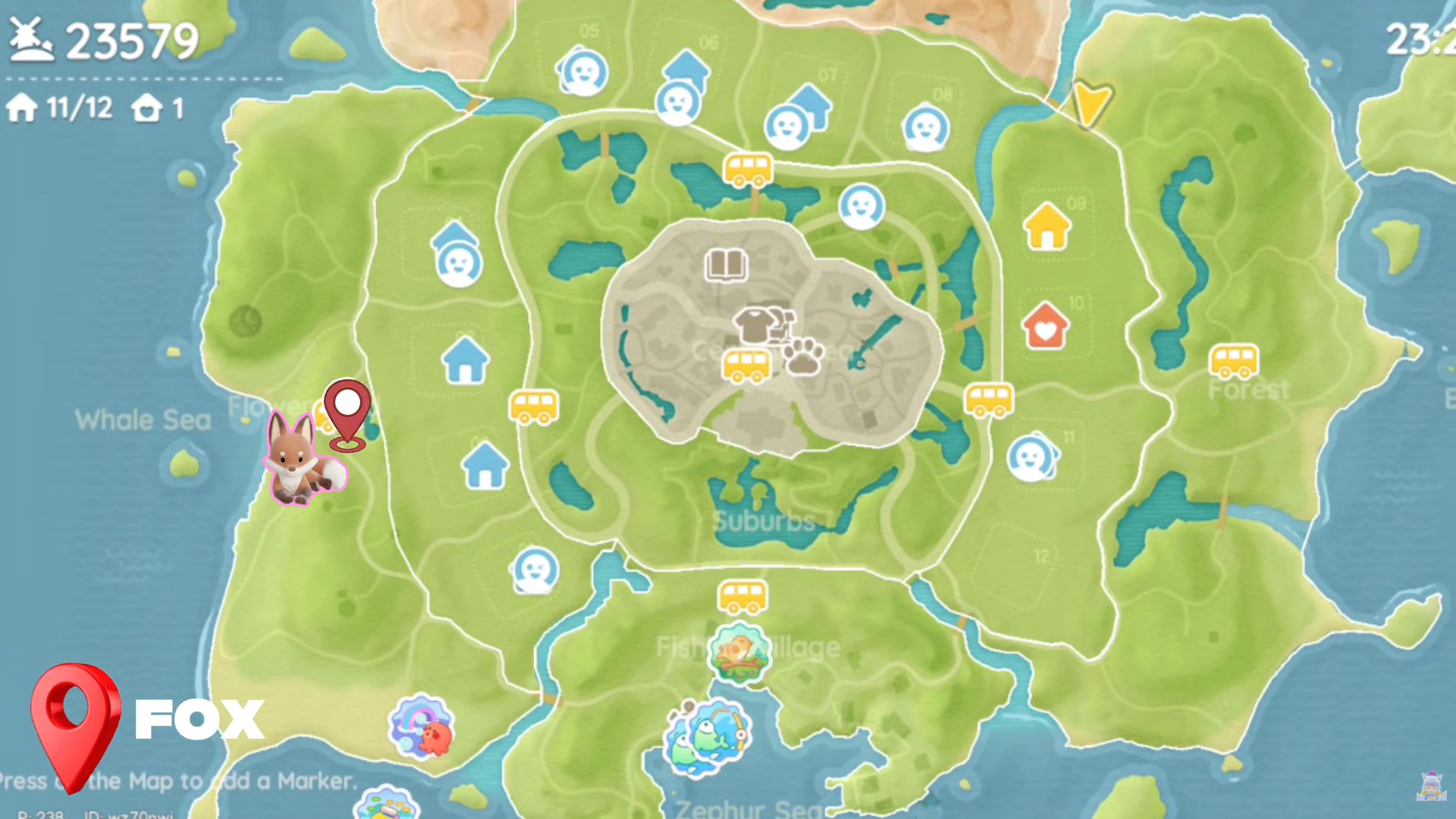Select the bus stop above Fishing Village
Viewport: 1456px width, 819px height.
point(742,598)
